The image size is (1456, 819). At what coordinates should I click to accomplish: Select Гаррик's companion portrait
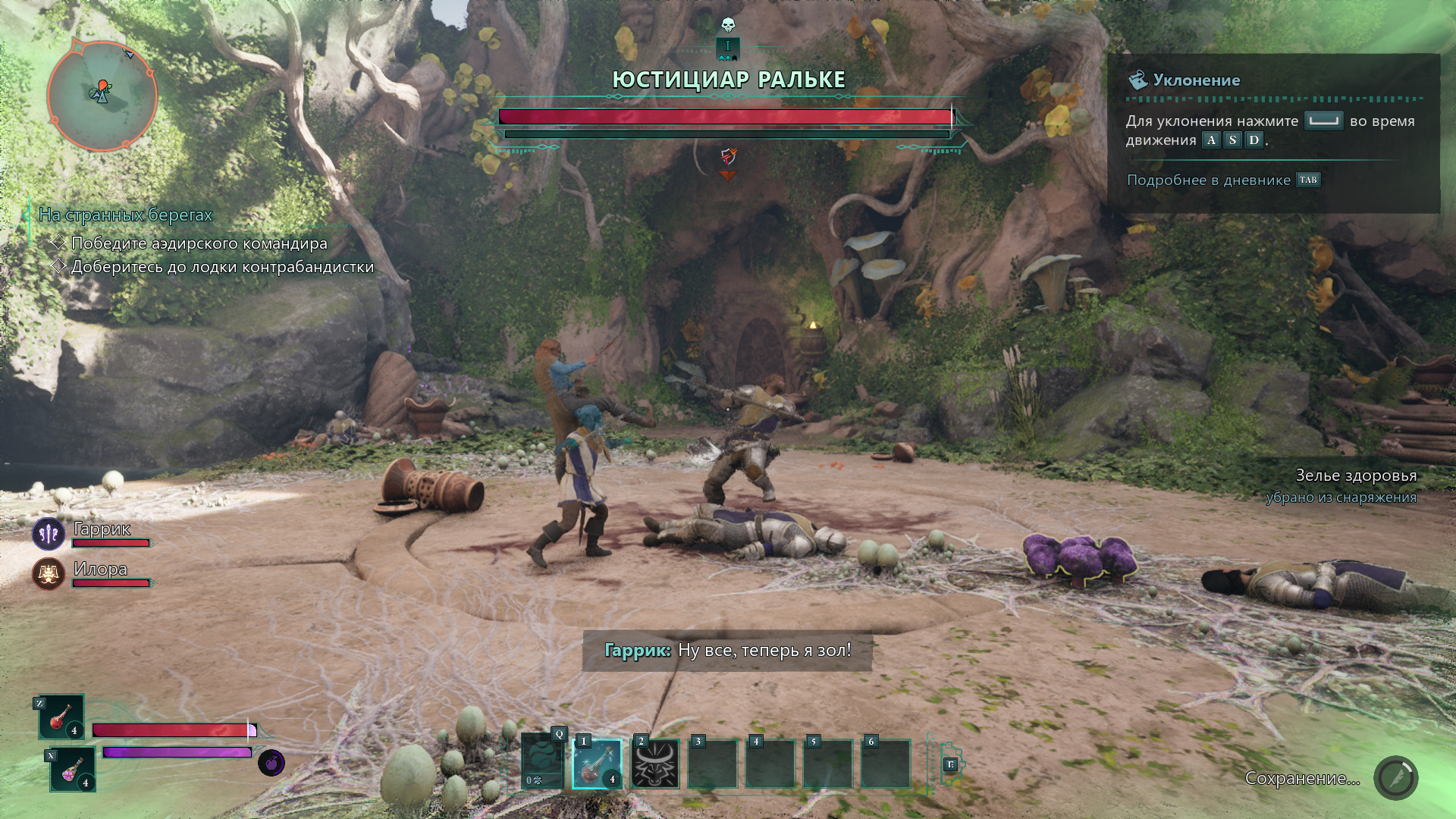coord(49,534)
